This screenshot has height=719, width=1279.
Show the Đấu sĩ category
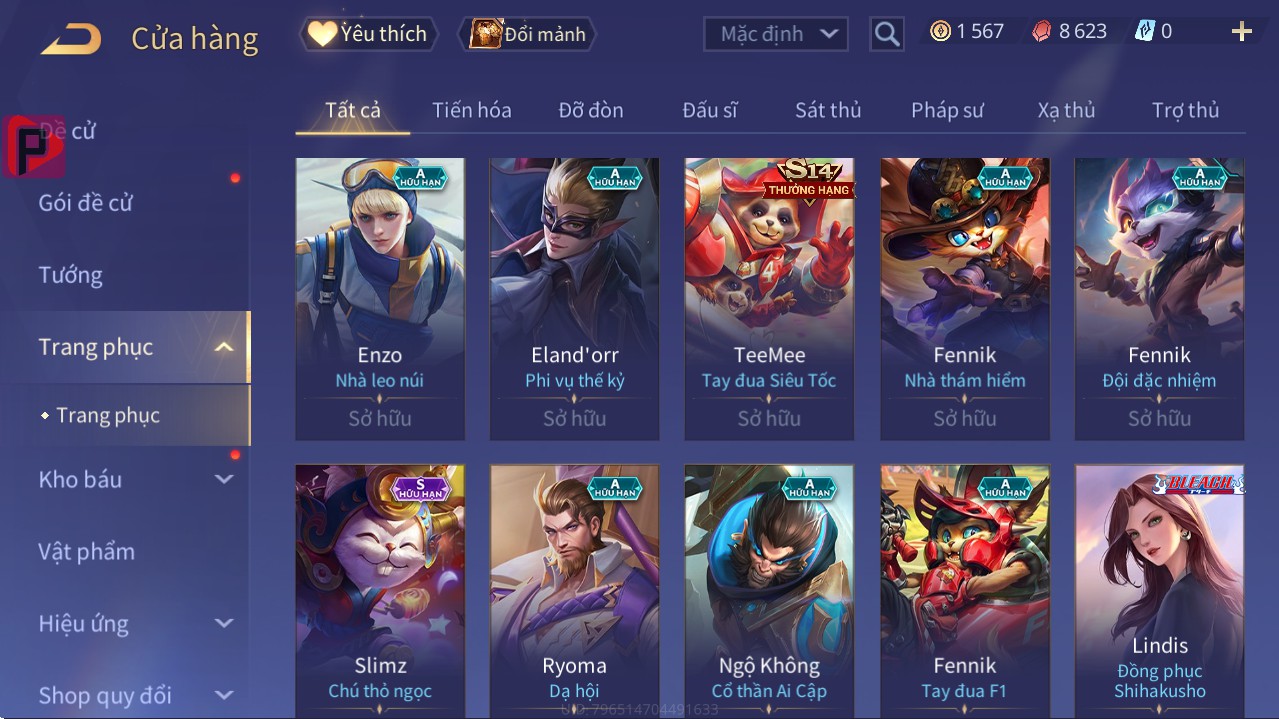[709, 110]
